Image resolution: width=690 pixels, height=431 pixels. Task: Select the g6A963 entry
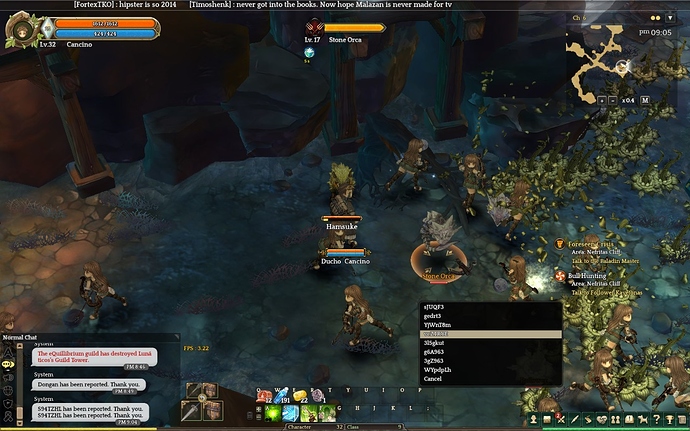[x=434, y=352]
